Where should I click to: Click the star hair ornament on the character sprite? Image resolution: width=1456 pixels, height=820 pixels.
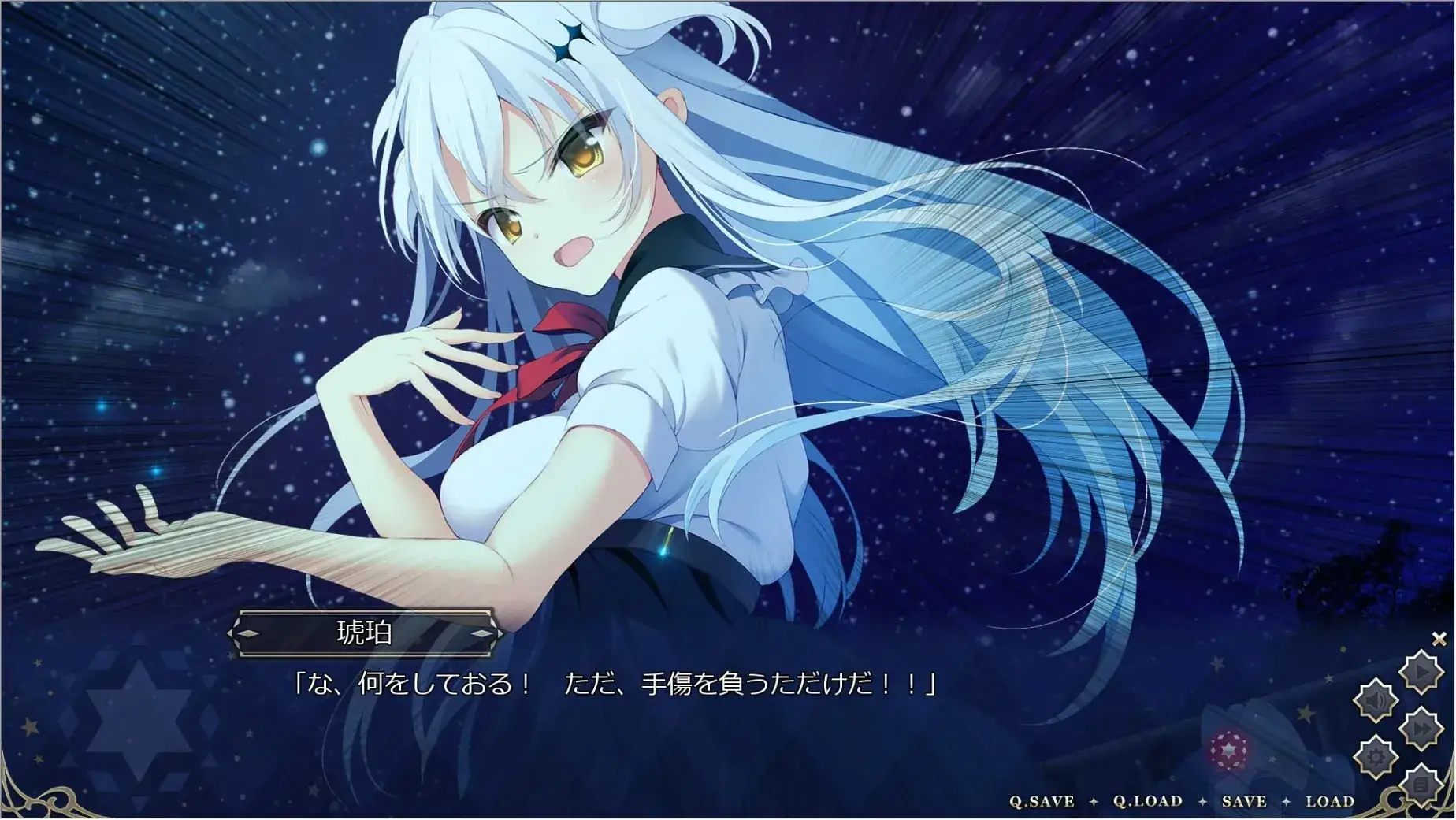573,38
